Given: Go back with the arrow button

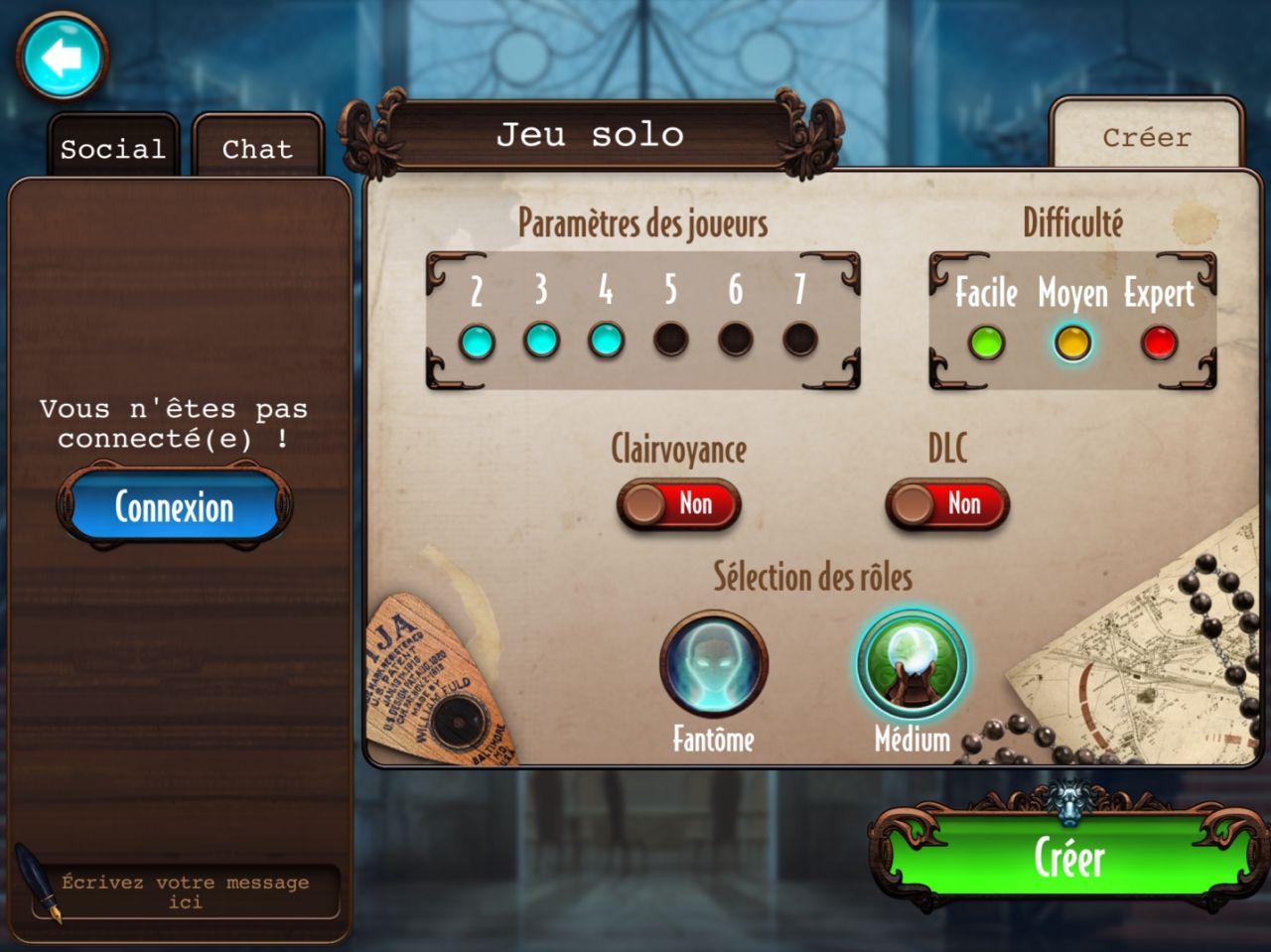Looking at the screenshot, I should (62, 59).
